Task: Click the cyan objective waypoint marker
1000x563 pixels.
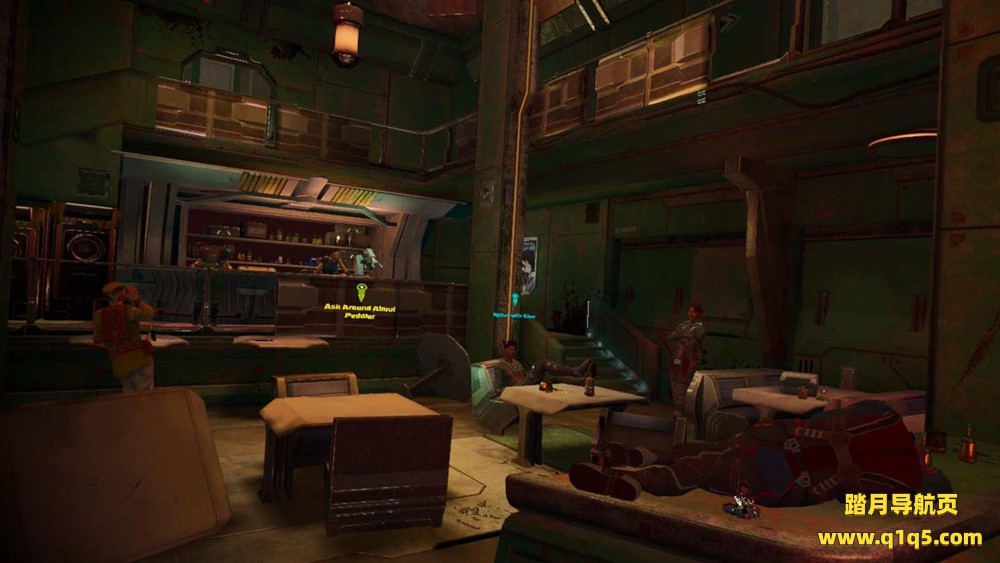Action: click(x=515, y=299)
